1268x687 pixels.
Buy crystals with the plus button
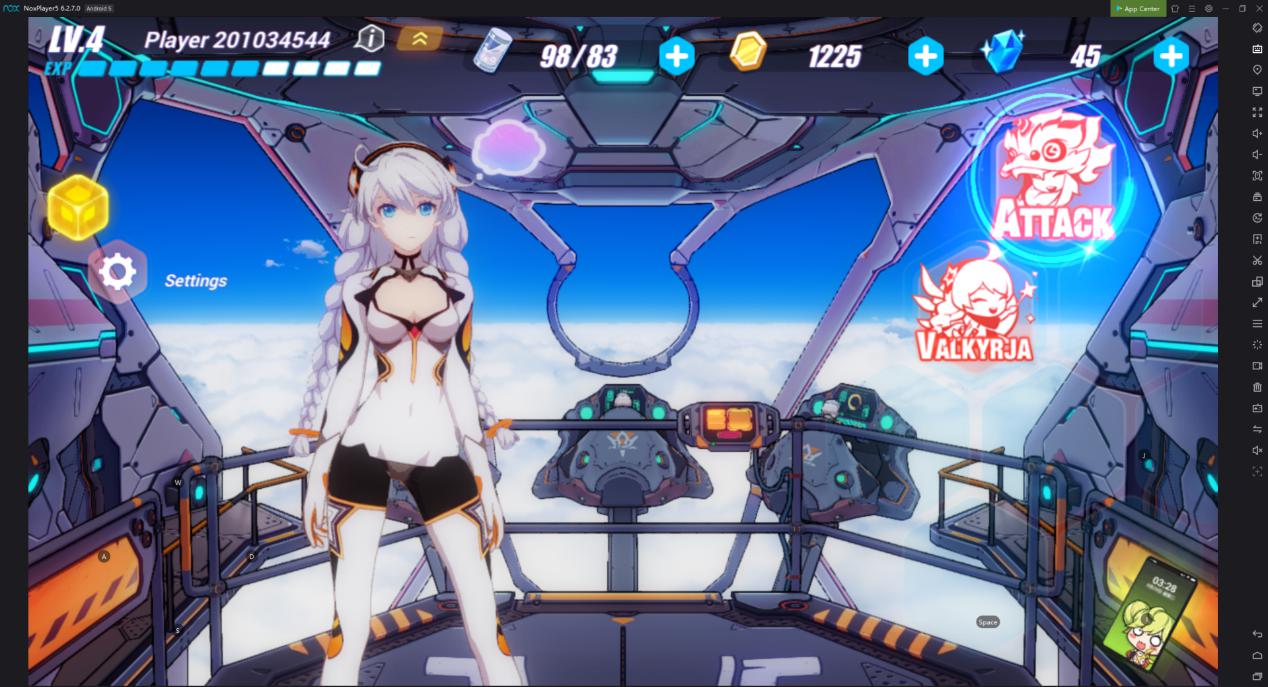(1170, 56)
